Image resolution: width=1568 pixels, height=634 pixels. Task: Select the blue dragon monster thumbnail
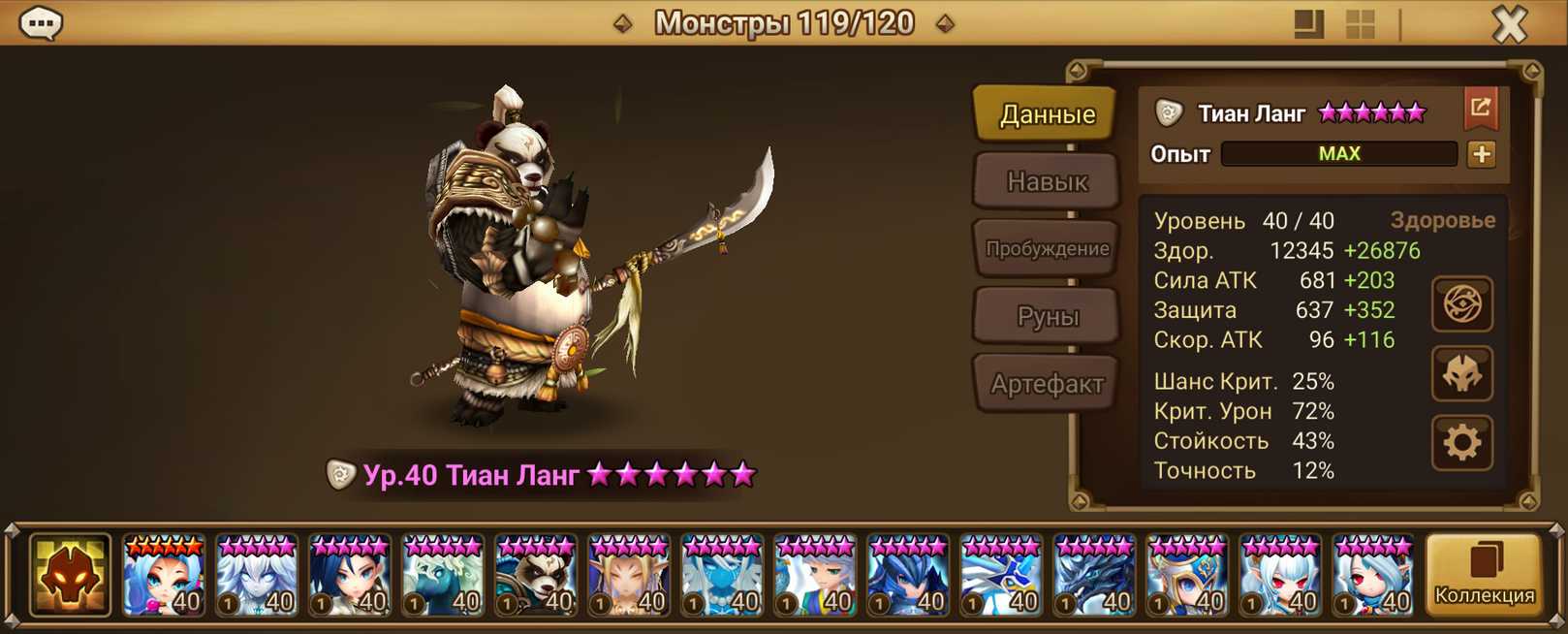click(1094, 576)
